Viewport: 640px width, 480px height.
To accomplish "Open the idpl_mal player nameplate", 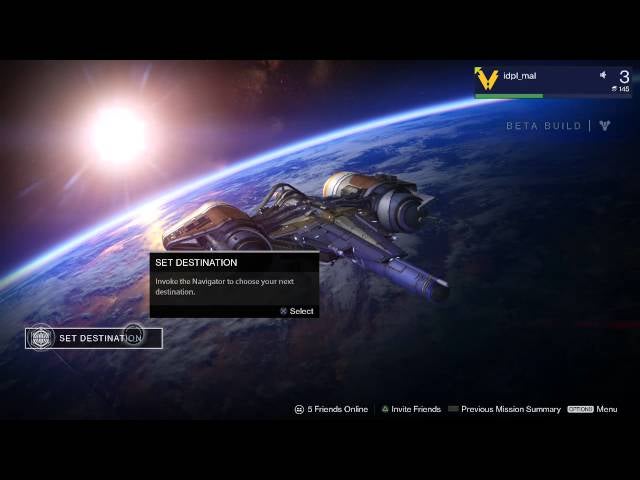I will (552, 80).
